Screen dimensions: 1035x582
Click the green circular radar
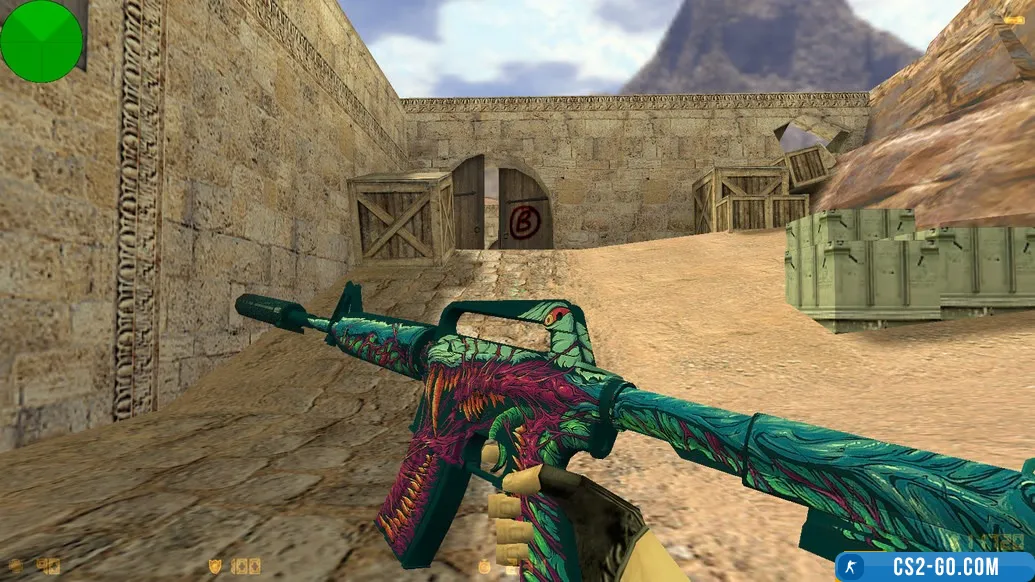tap(41, 40)
